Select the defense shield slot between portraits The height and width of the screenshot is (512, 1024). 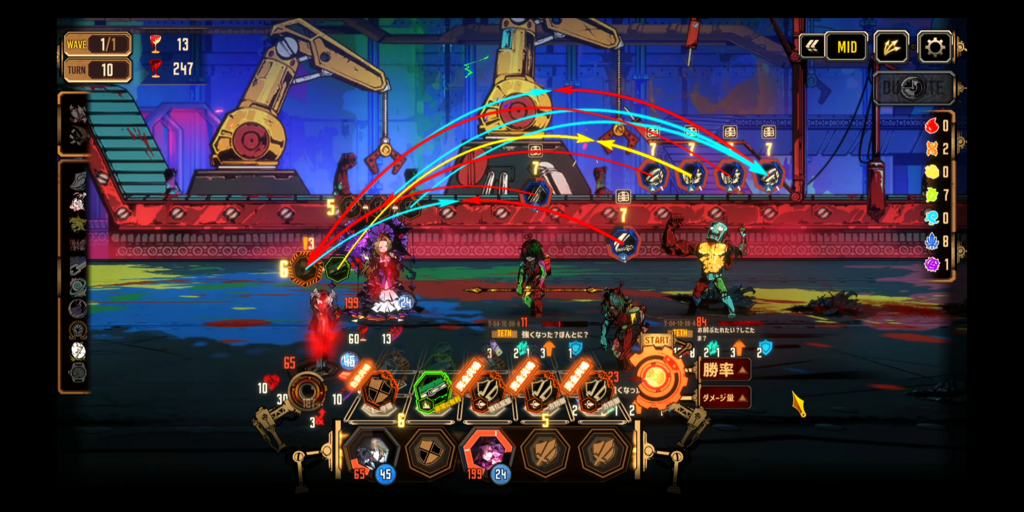tap(429, 453)
